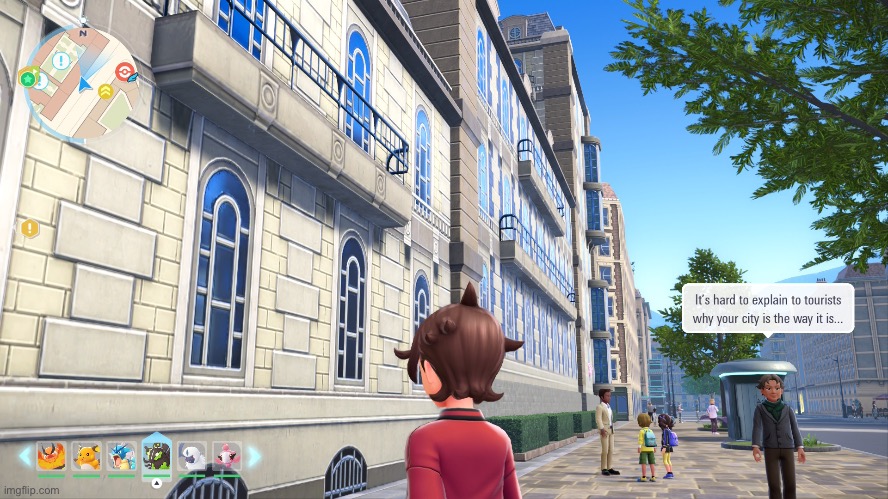The width and height of the screenshot is (888, 499).
Task: Click the party bar's right arrow
Action: [x=254, y=456]
